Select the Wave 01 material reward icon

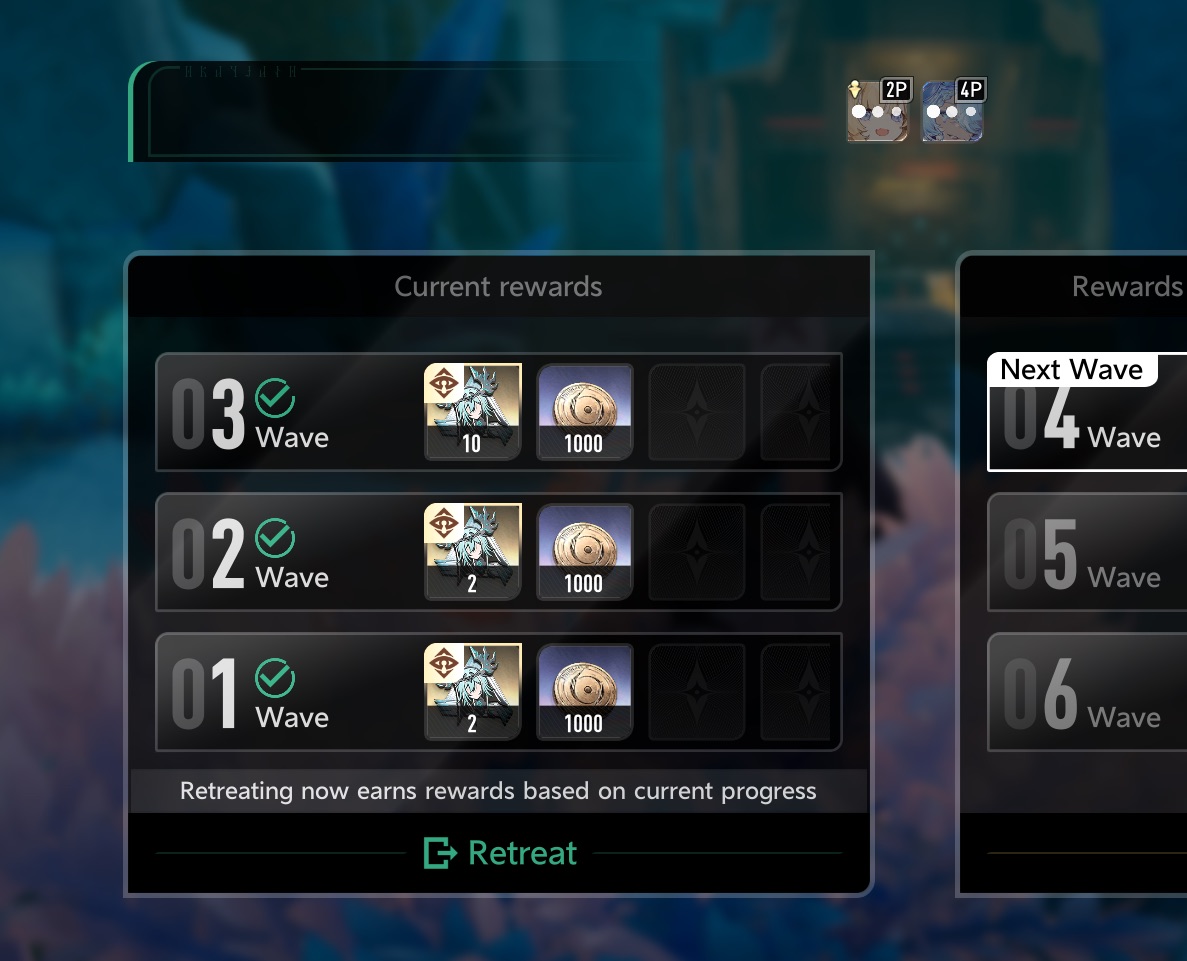pyautogui.click(x=473, y=691)
